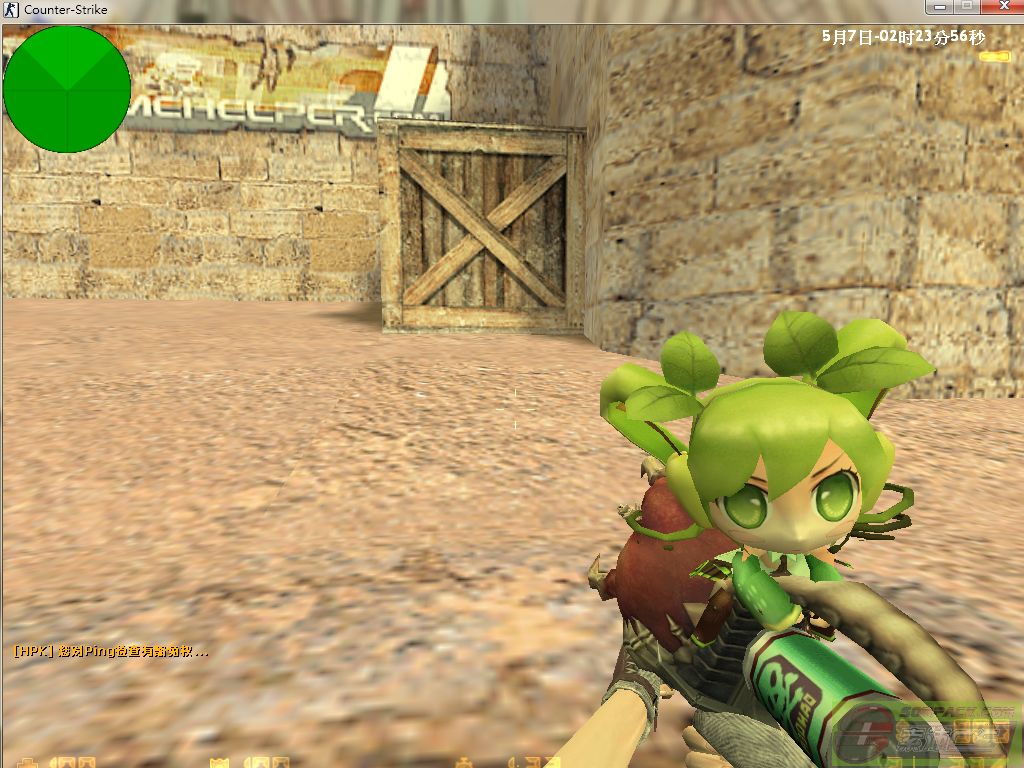Image resolution: width=1024 pixels, height=768 pixels.
Task: Click the green circular radar
Action: (x=67, y=89)
